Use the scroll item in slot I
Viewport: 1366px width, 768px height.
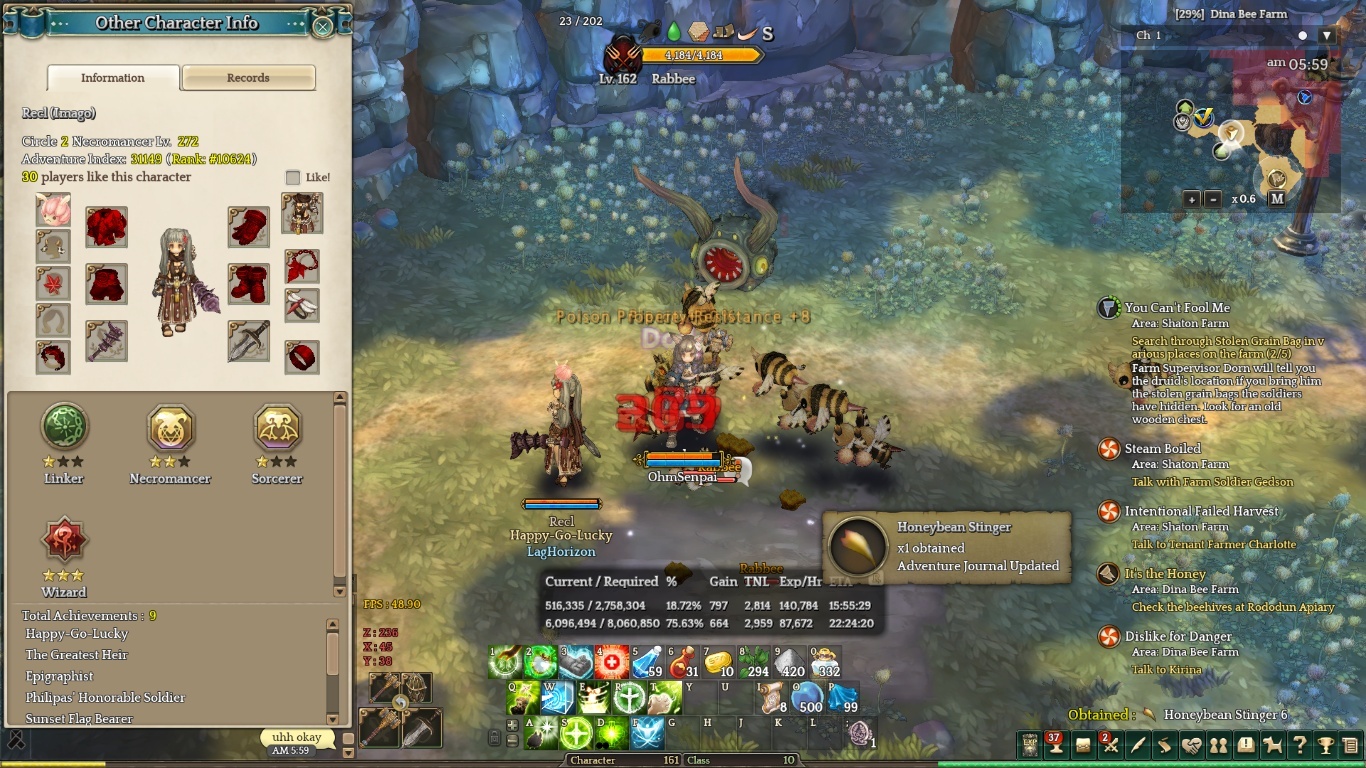(771, 697)
